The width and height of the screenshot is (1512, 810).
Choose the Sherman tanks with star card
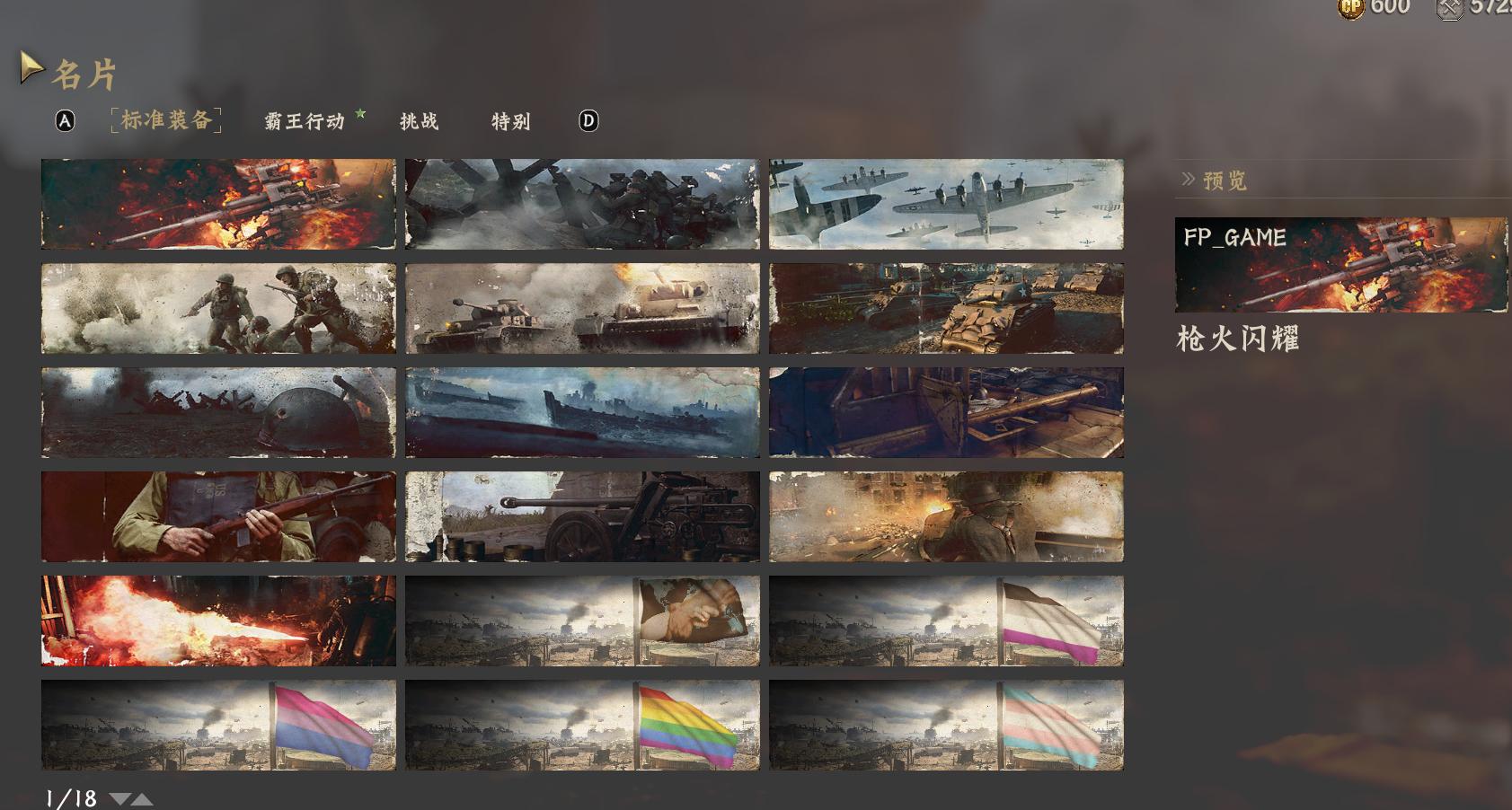pyautogui.click(x=946, y=308)
